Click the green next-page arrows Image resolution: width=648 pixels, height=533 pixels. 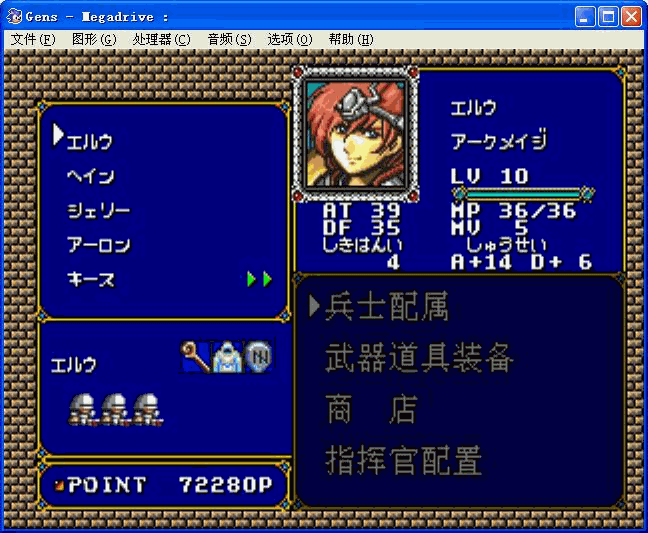[260, 279]
